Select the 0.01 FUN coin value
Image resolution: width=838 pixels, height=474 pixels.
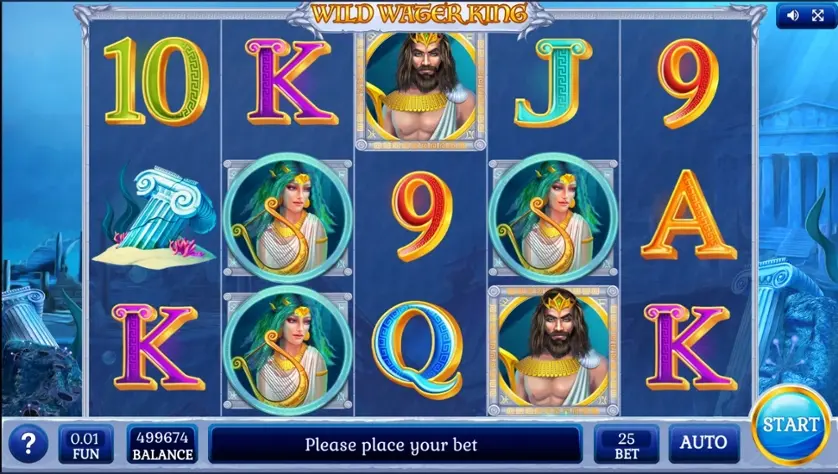pyautogui.click(x=86, y=444)
